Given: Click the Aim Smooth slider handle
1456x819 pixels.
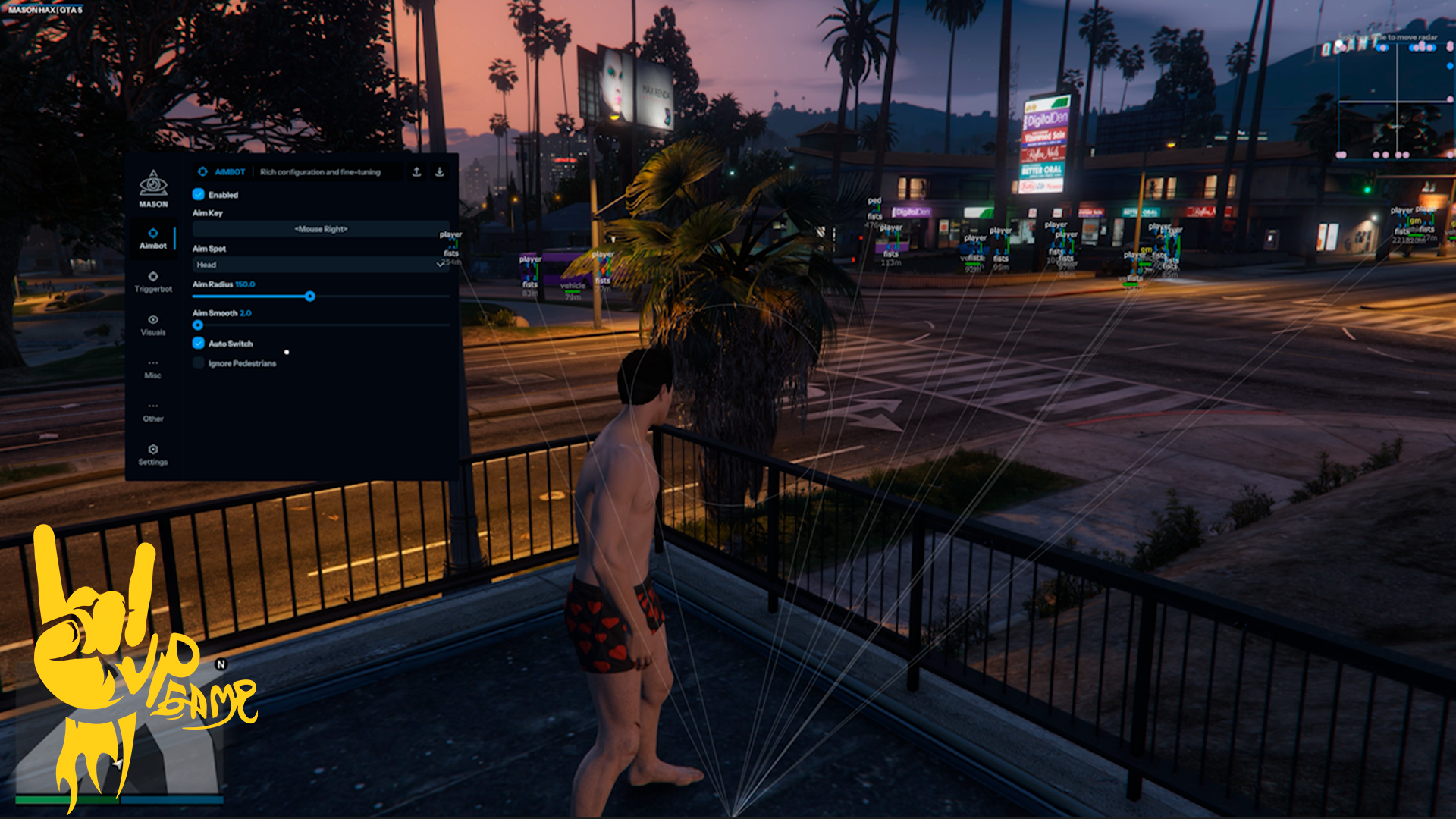Looking at the screenshot, I should pyautogui.click(x=198, y=325).
